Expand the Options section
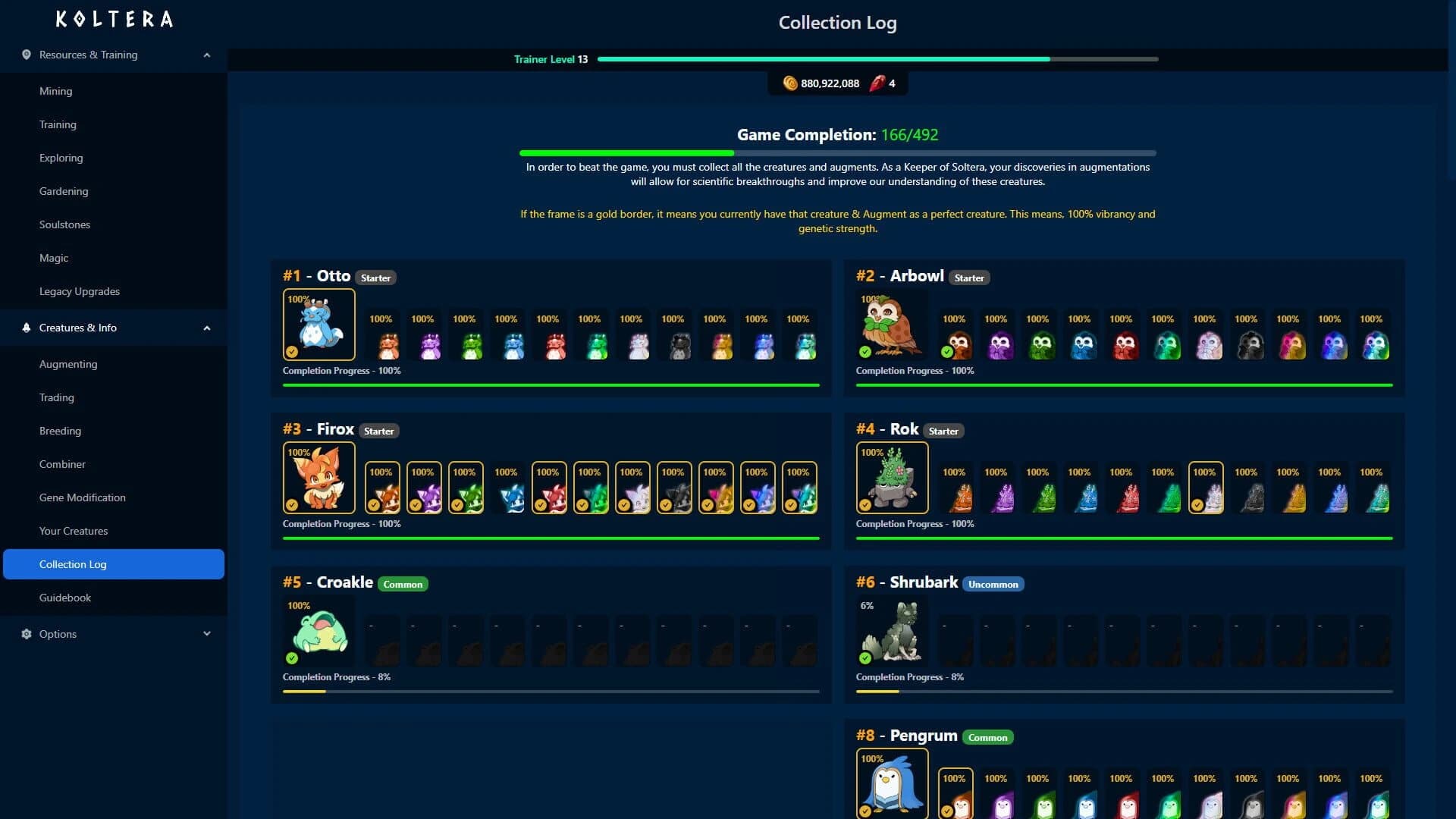 point(207,634)
